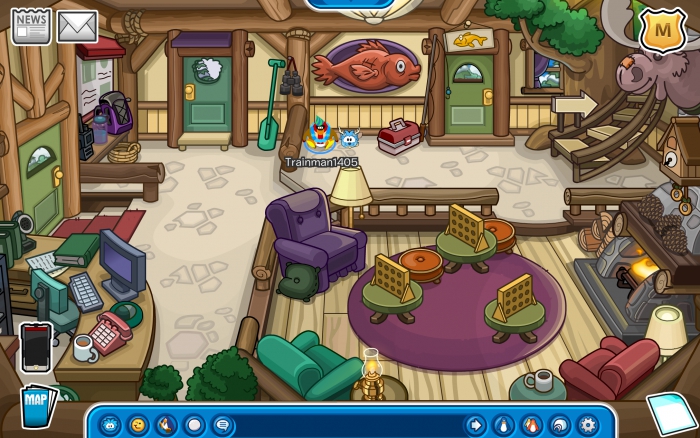Click the blue puffle button on toolbar
700x438 pixels.
click(x=110, y=424)
